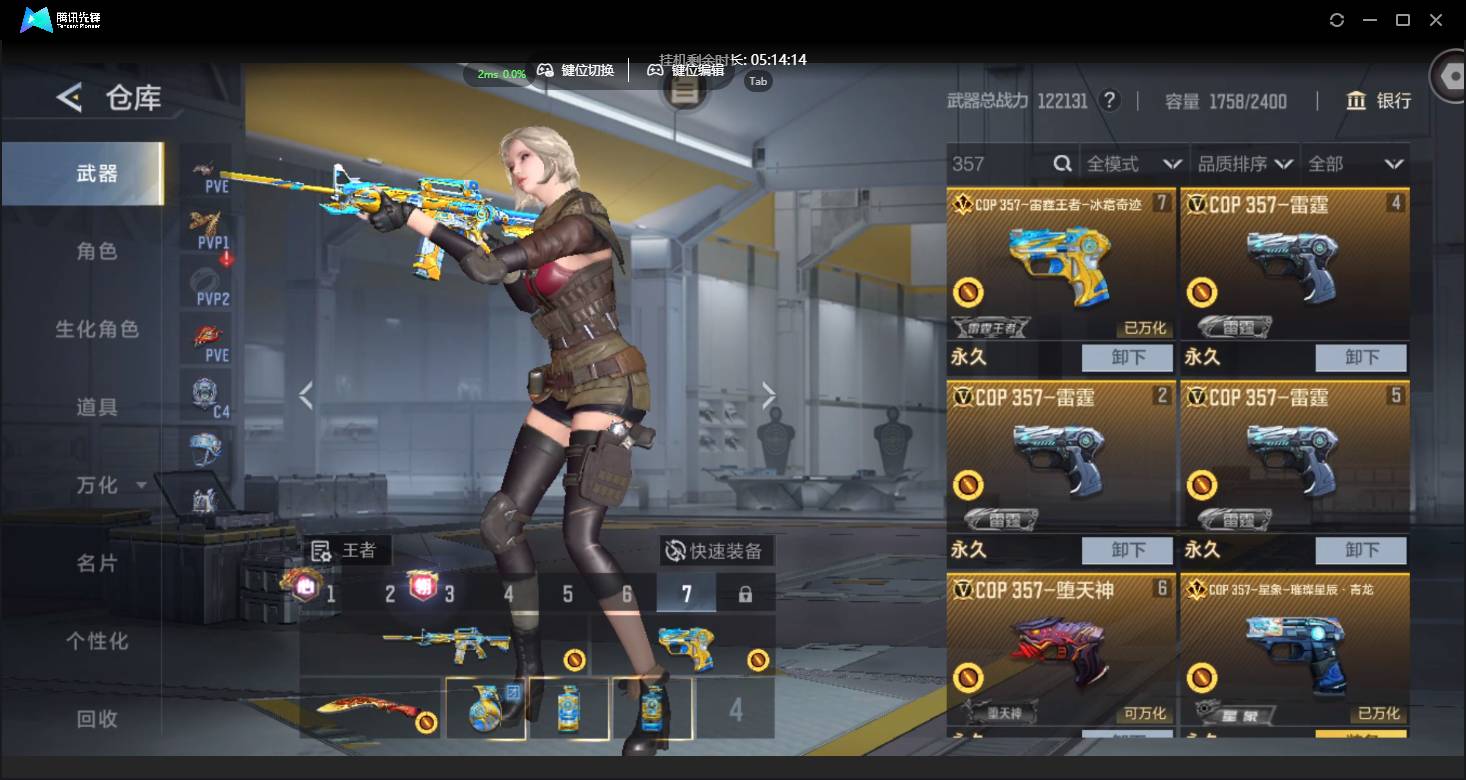
Task: Show weapon power help question mark
Action: [x=1108, y=101]
